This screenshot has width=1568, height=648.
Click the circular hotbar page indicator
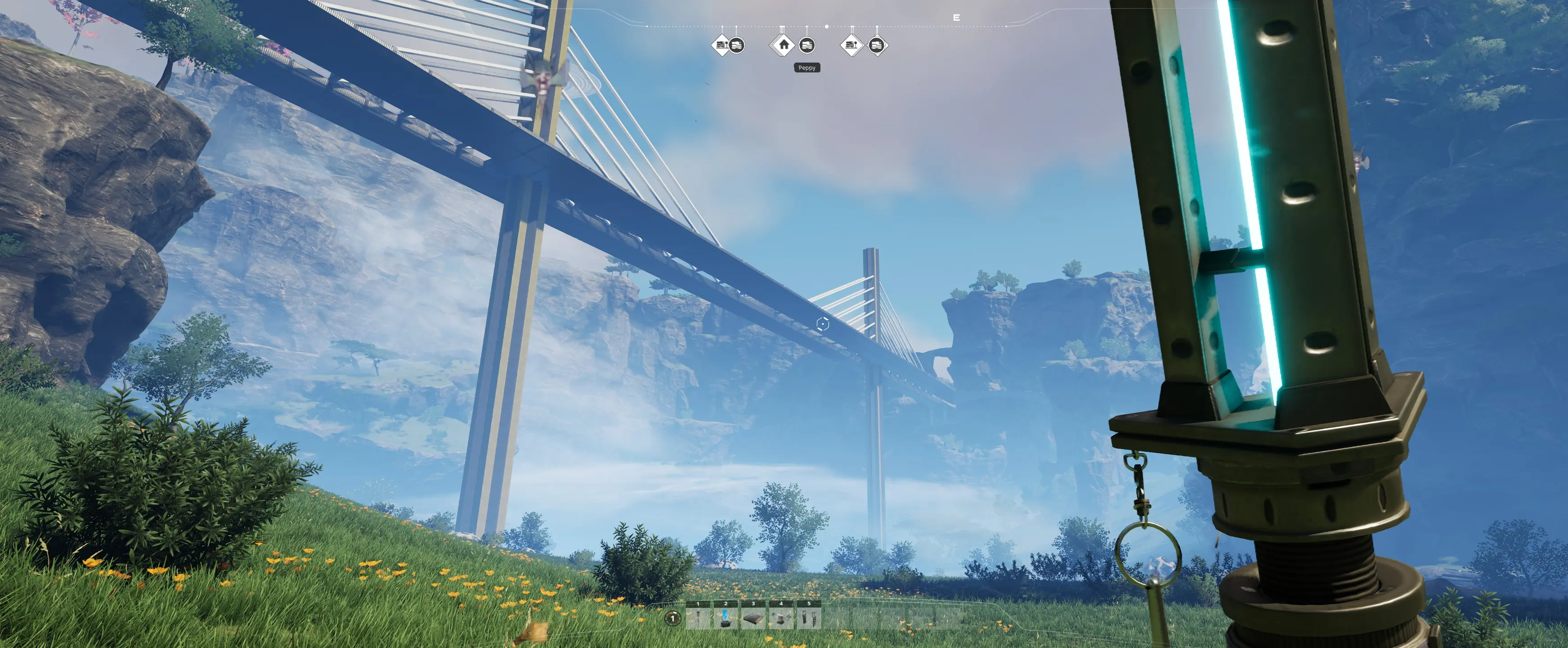(x=672, y=618)
